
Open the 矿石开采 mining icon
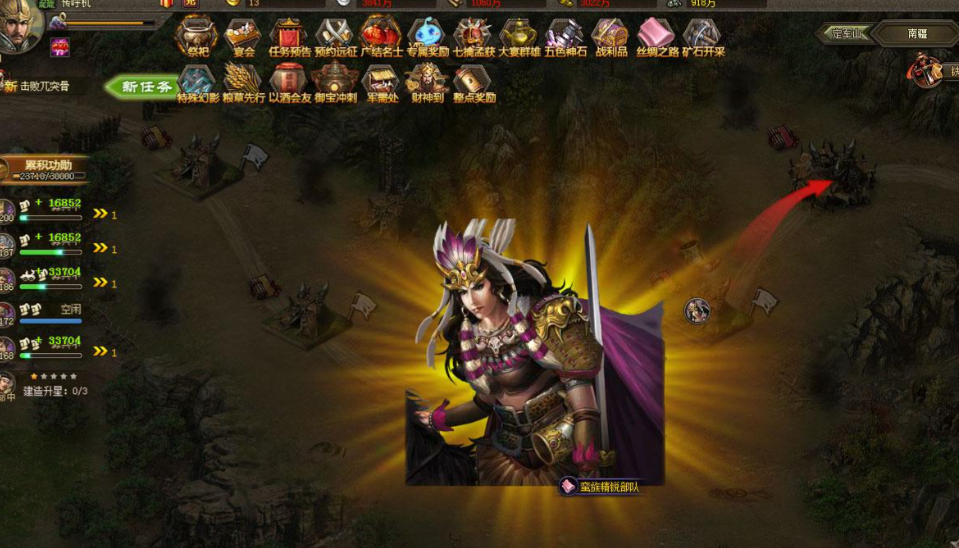(x=702, y=35)
